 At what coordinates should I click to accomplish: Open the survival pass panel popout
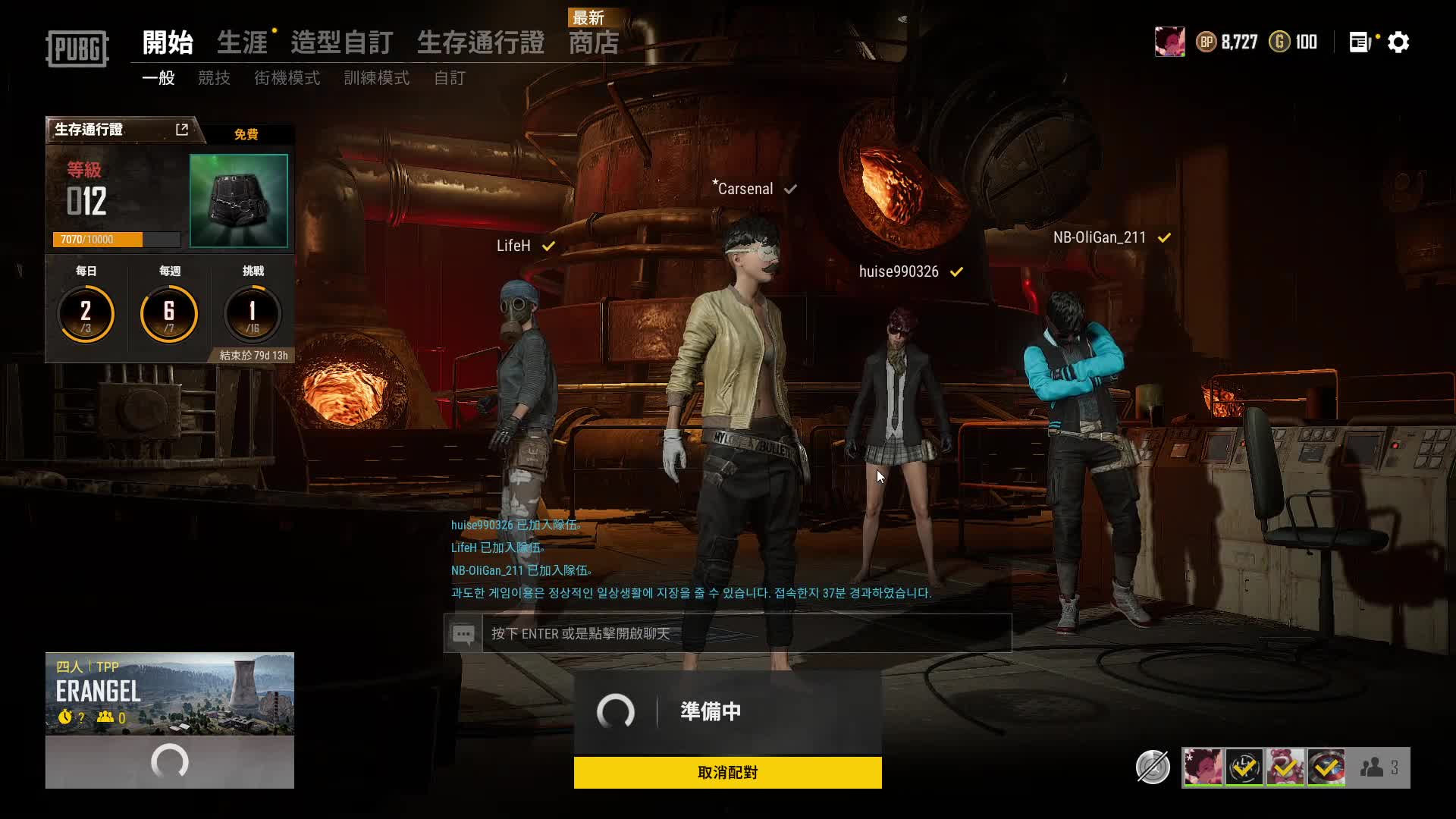(182, 130)
